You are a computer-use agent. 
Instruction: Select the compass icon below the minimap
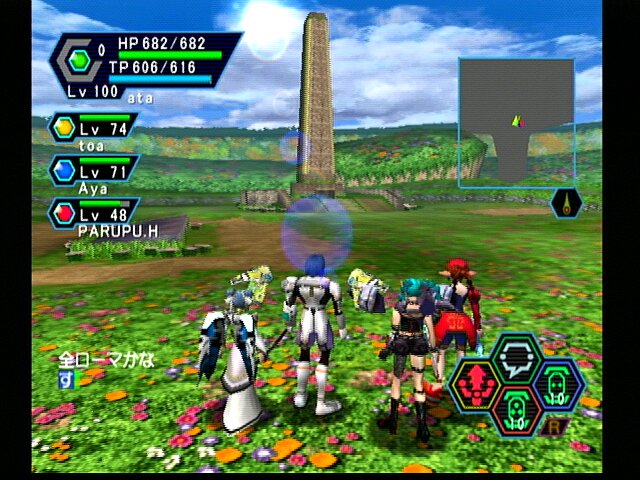pos(566,203)
